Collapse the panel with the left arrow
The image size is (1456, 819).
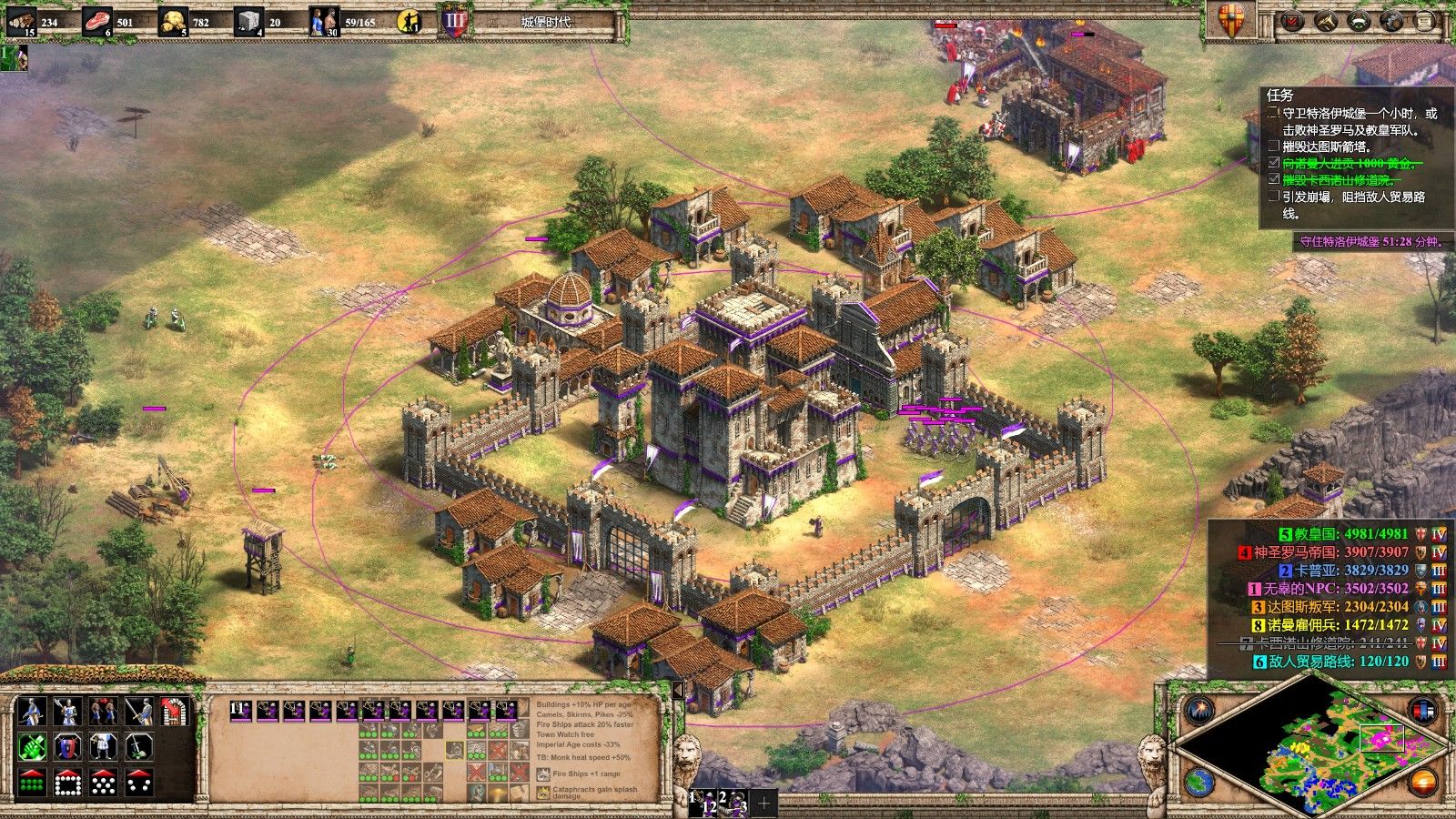coord(676,692)
